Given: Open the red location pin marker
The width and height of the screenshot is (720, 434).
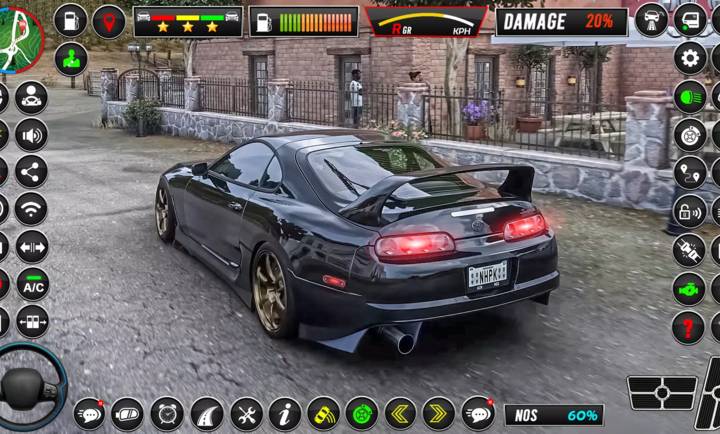Looking at the screenshot, I should 109,20.
